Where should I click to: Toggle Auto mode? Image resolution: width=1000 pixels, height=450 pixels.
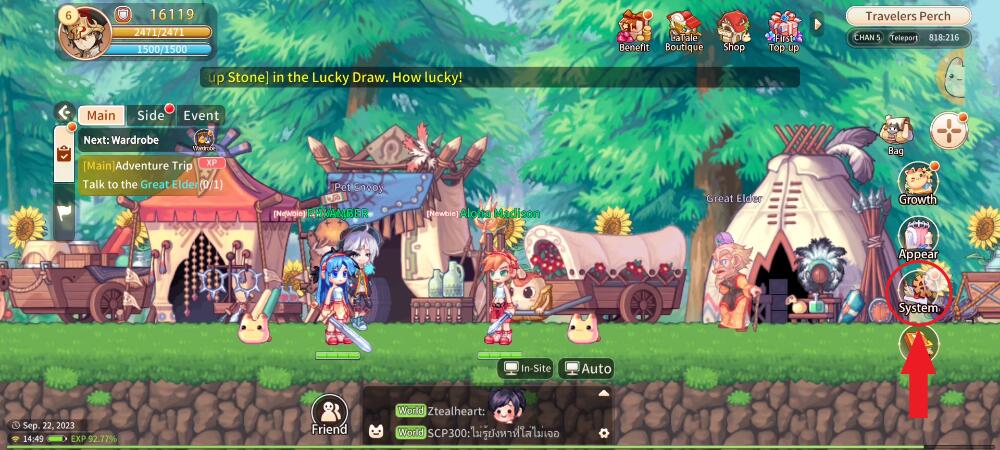tap(587, 369)
